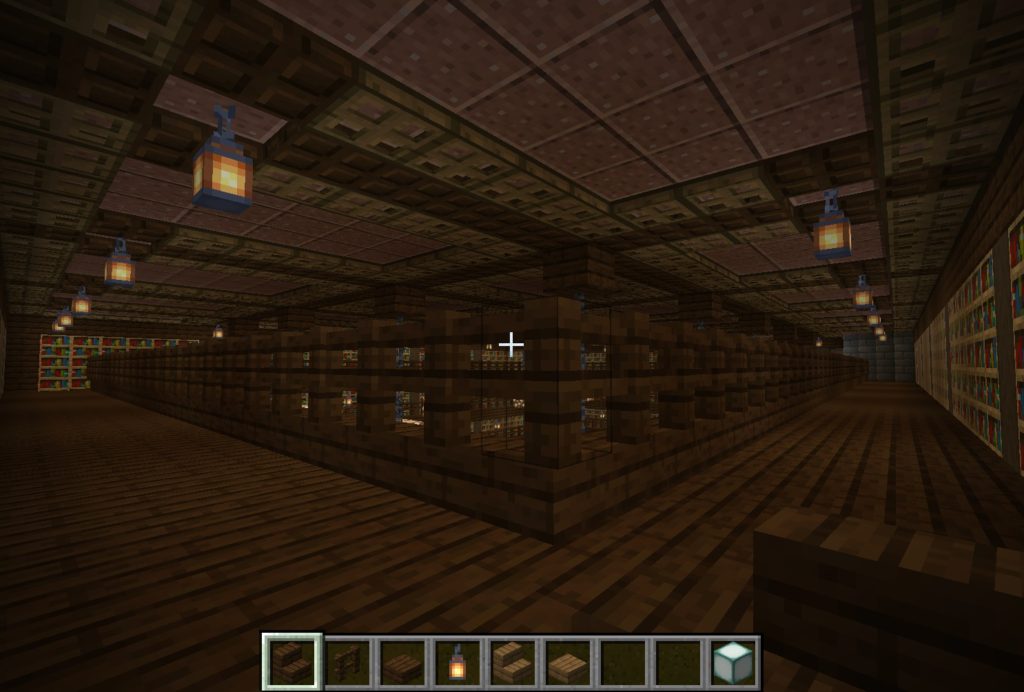Viewport: 1024px width, 692px height.
Task: Choose the white block hotbar slot
Action: click(x=731, y=662)
